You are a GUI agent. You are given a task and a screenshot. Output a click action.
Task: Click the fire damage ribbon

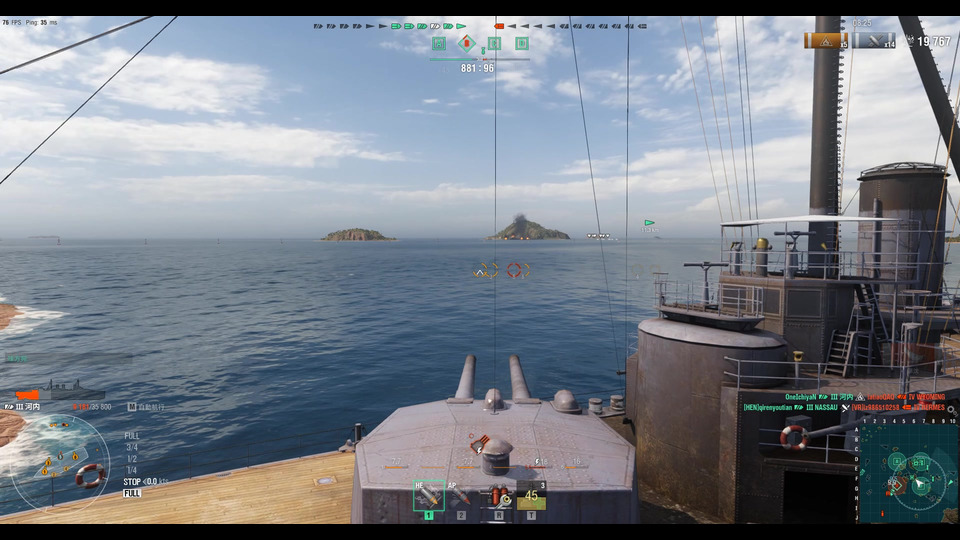point(825,40)
